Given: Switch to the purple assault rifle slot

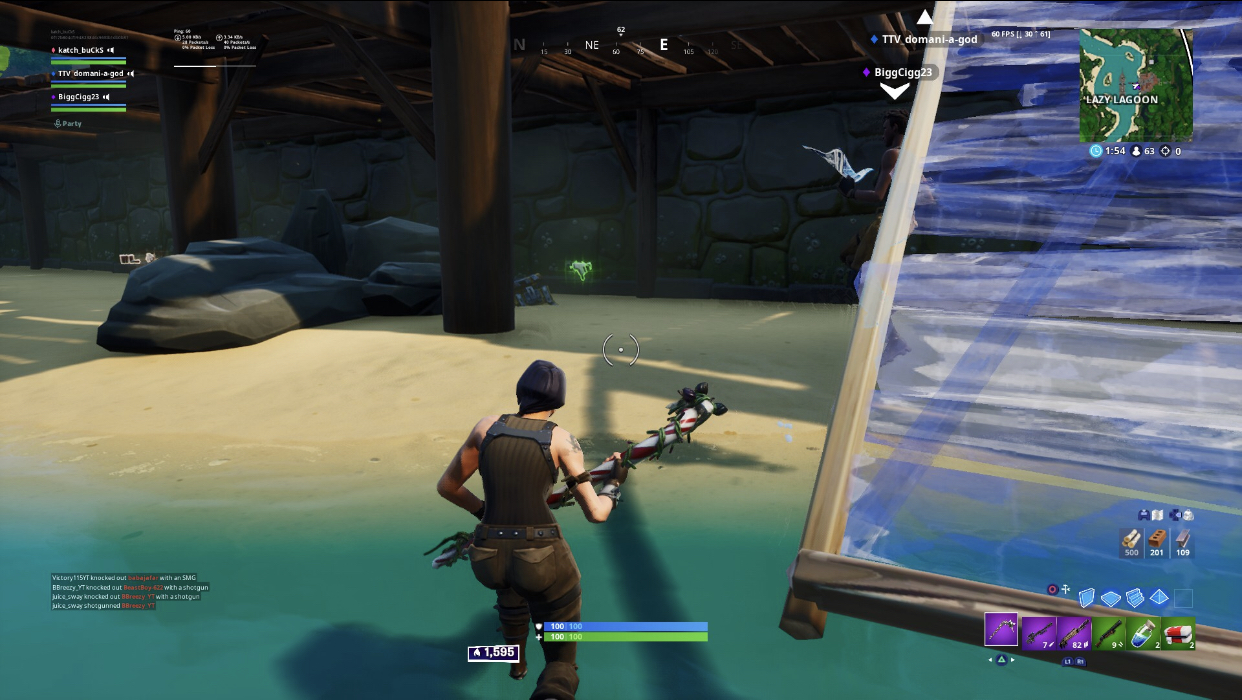Looking at the screenshot, I should pyautogui.click(x=1073, y=632).
